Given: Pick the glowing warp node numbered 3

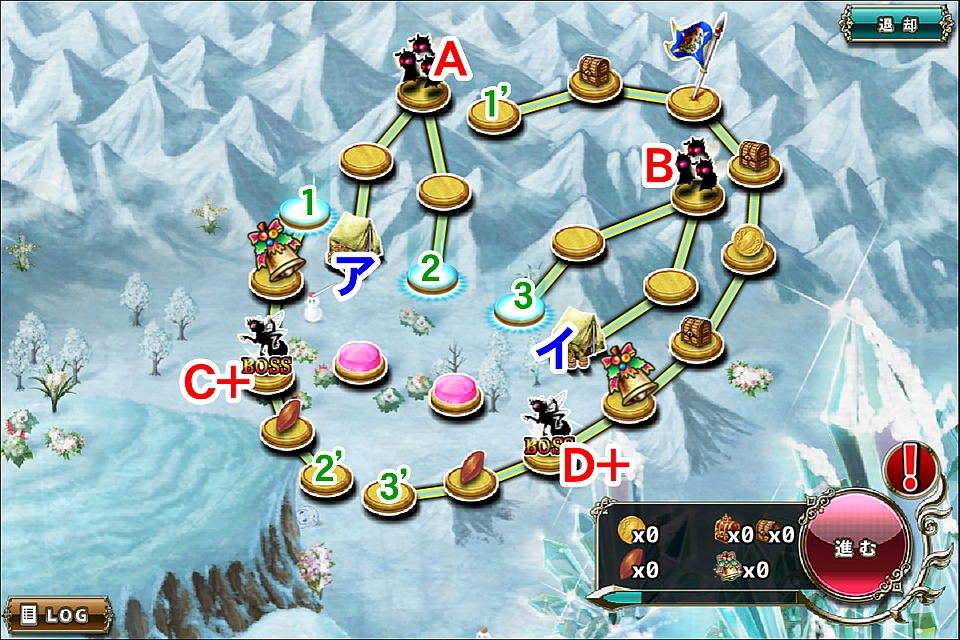Looking at the screenshot, I should (518, 311).
